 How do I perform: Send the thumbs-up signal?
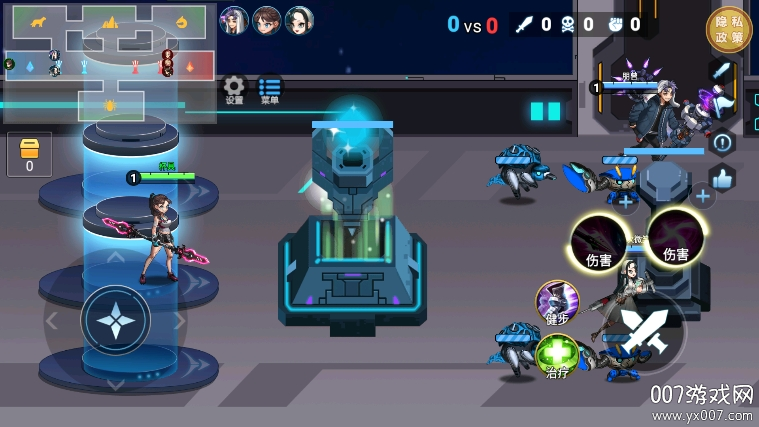pyautogui.click(x=722, y=178)
